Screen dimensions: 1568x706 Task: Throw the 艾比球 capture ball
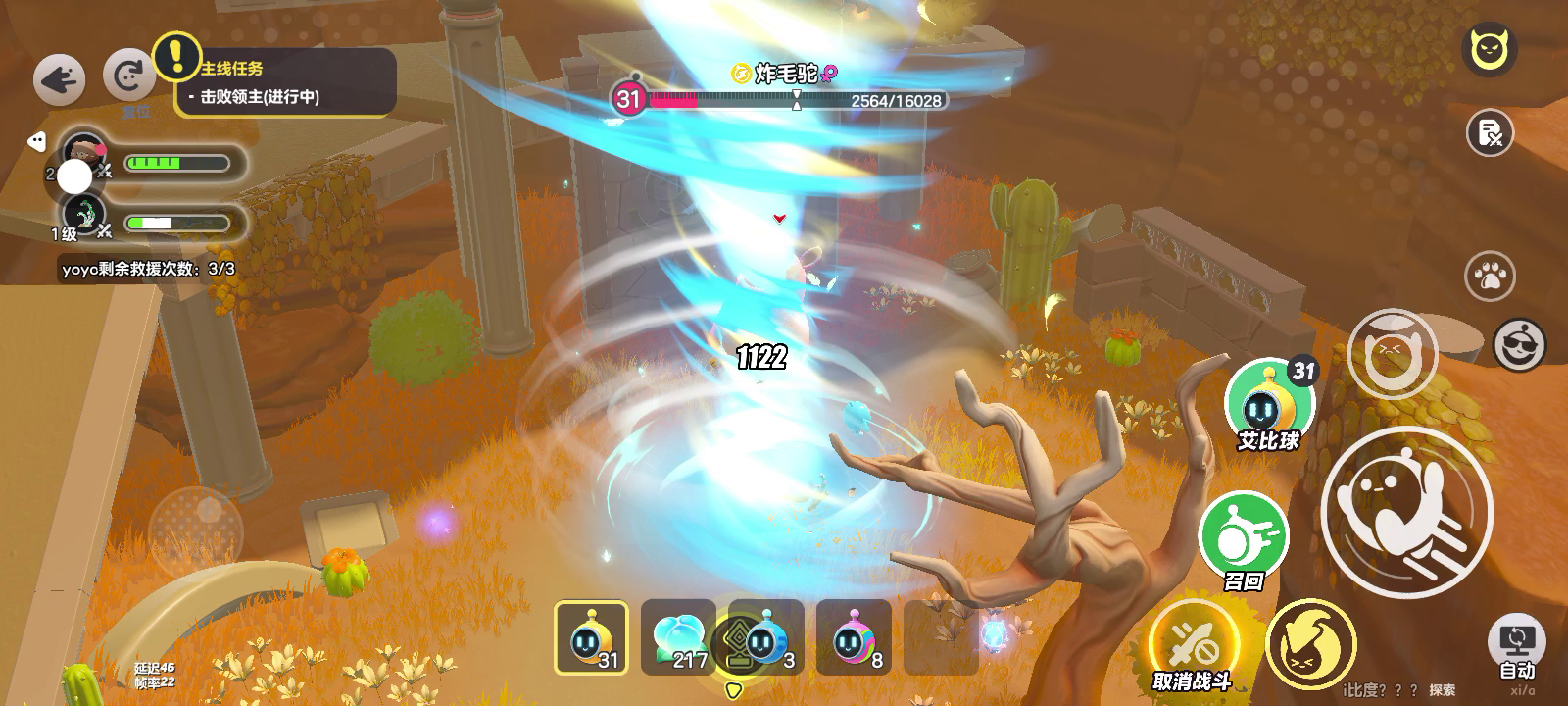pos(1270,404)
